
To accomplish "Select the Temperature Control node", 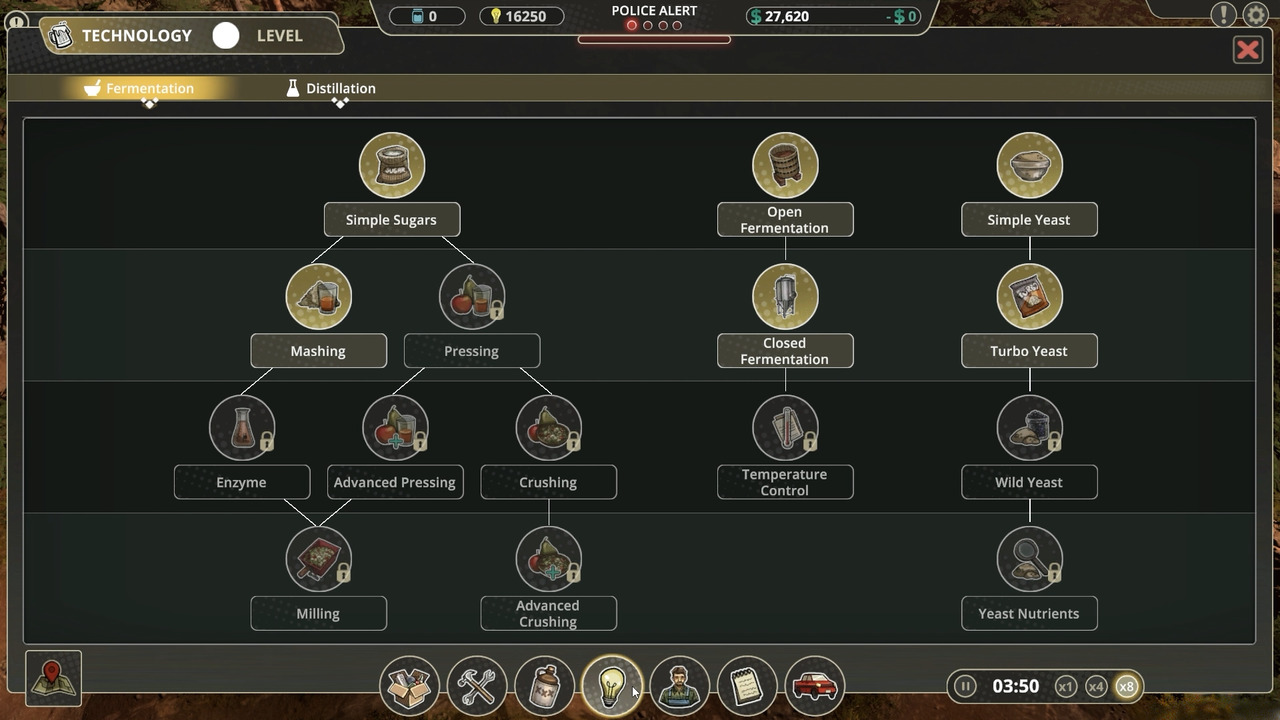I will pos(785,428).
